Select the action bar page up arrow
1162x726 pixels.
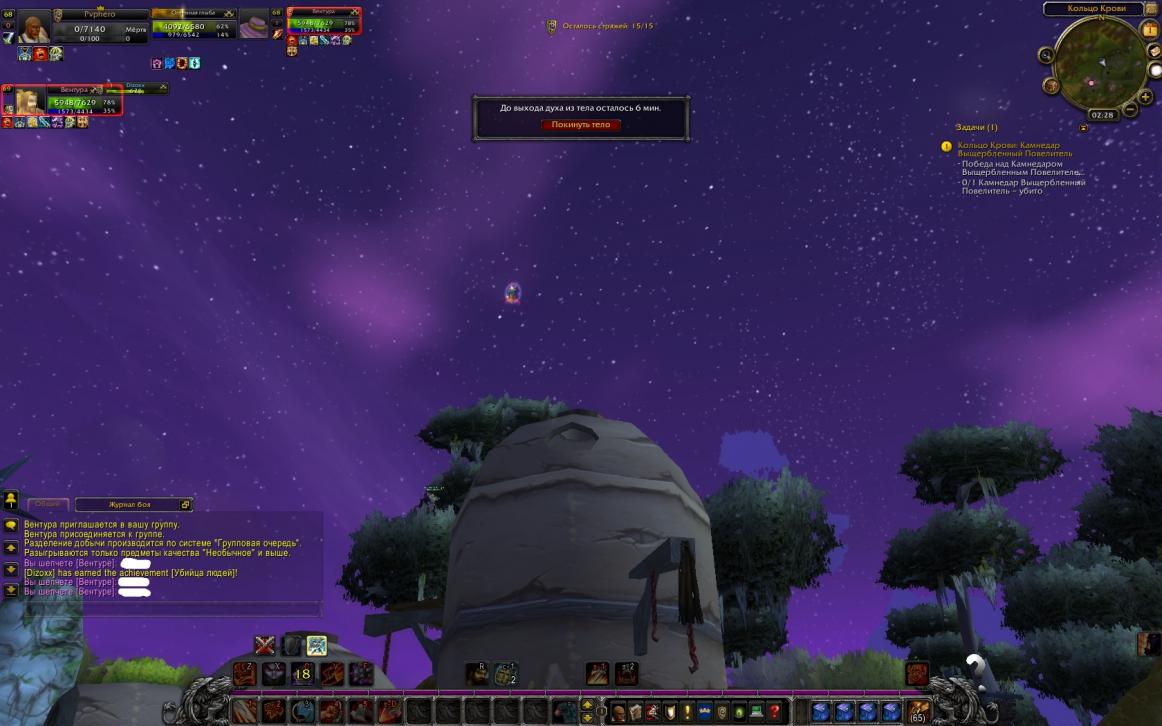587,706
